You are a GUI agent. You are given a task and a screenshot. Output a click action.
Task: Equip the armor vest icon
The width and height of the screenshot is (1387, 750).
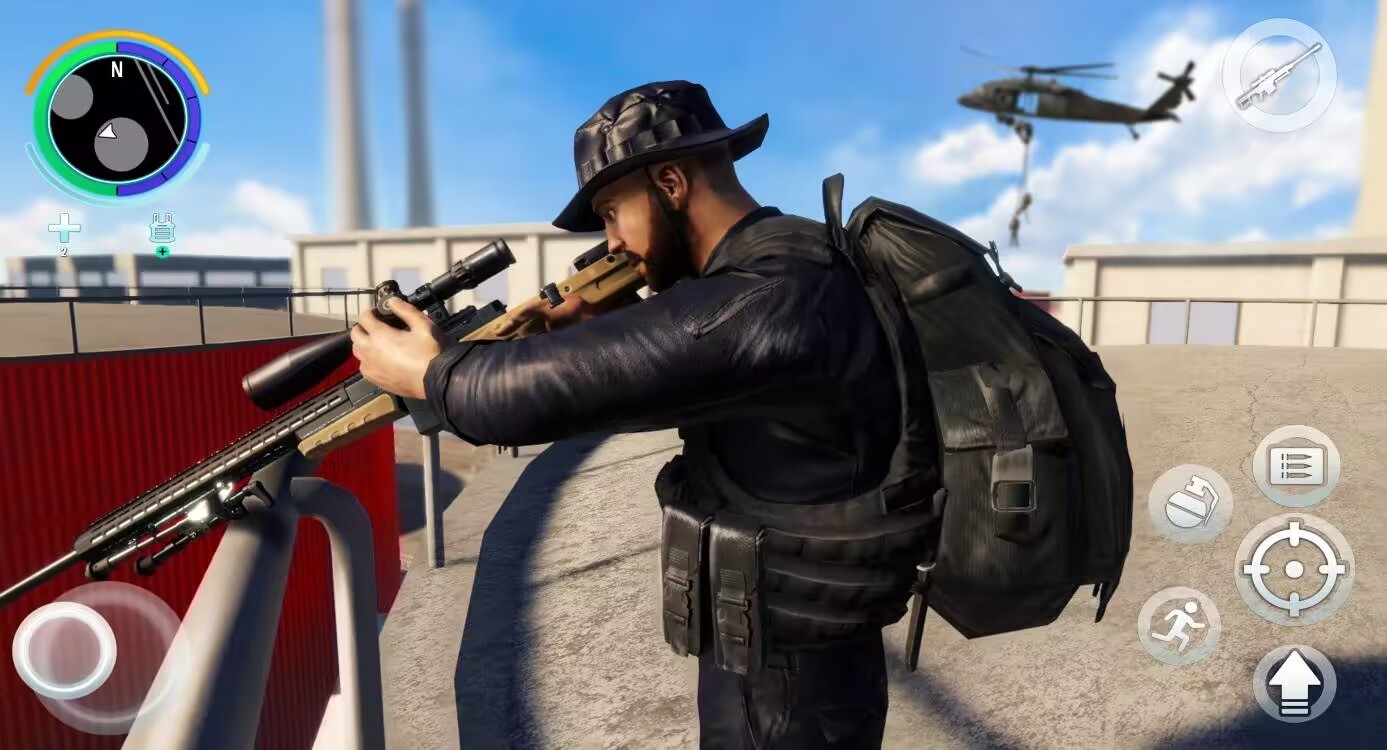[x=163, y=230]
